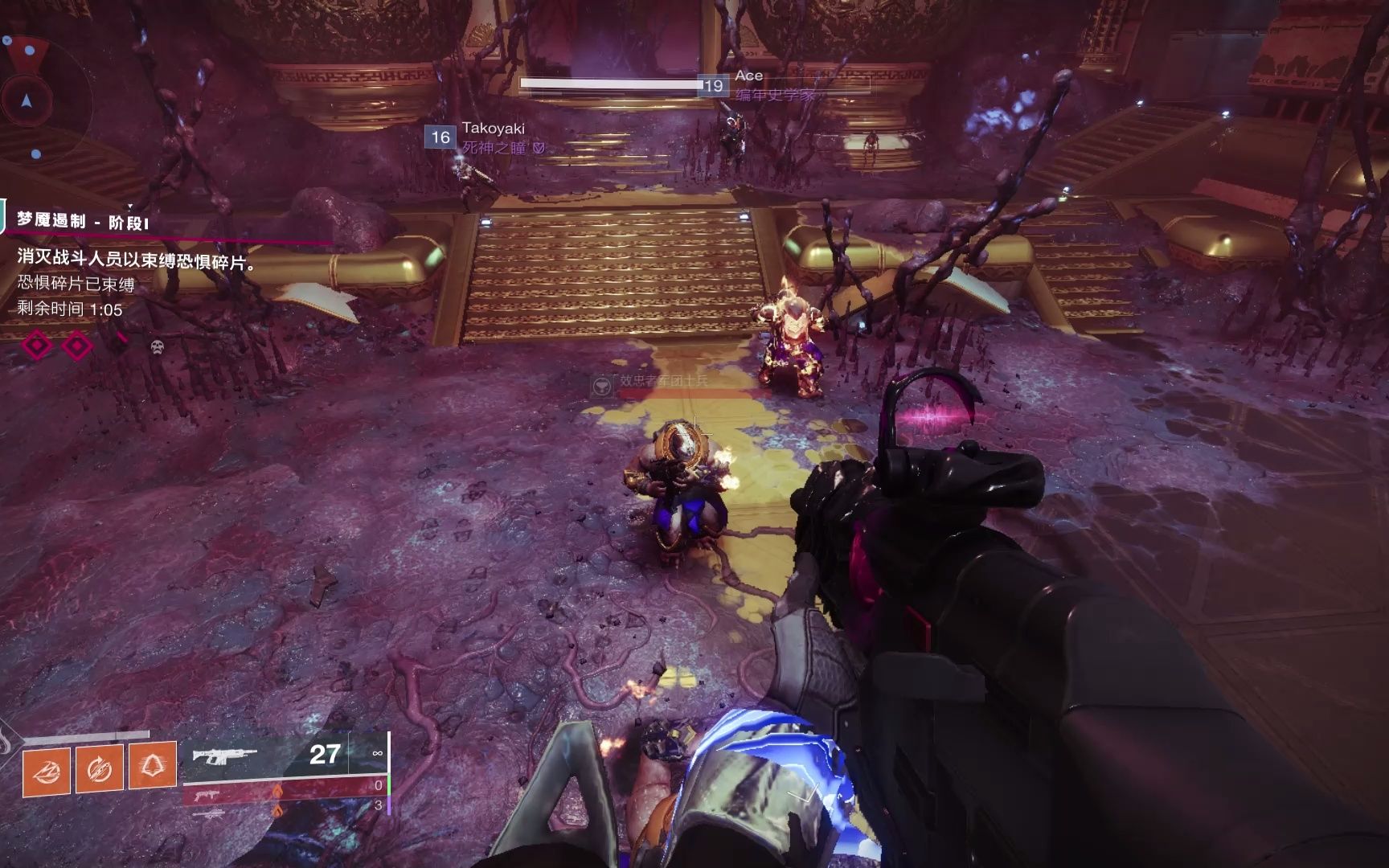Click the radar in the top-left corner
Viewport: 1389px width, 868px height.
coord(29,98)
